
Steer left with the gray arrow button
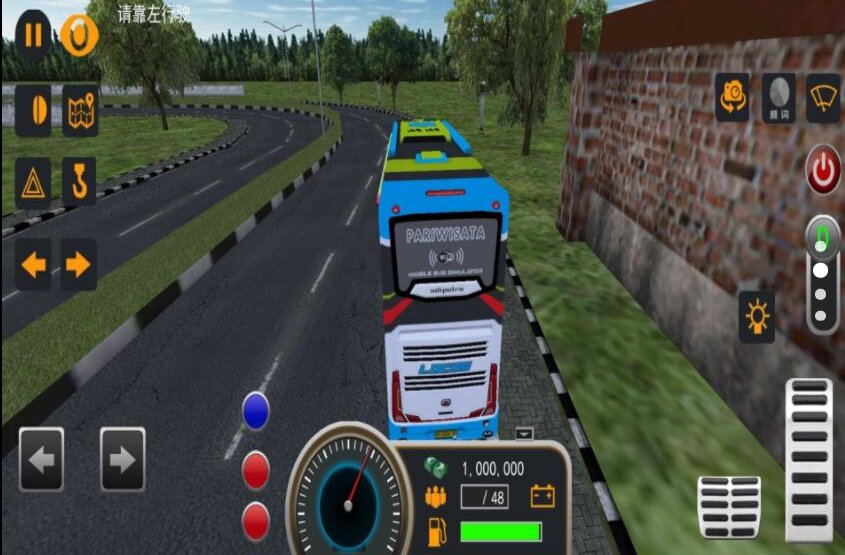click(41, 459)
